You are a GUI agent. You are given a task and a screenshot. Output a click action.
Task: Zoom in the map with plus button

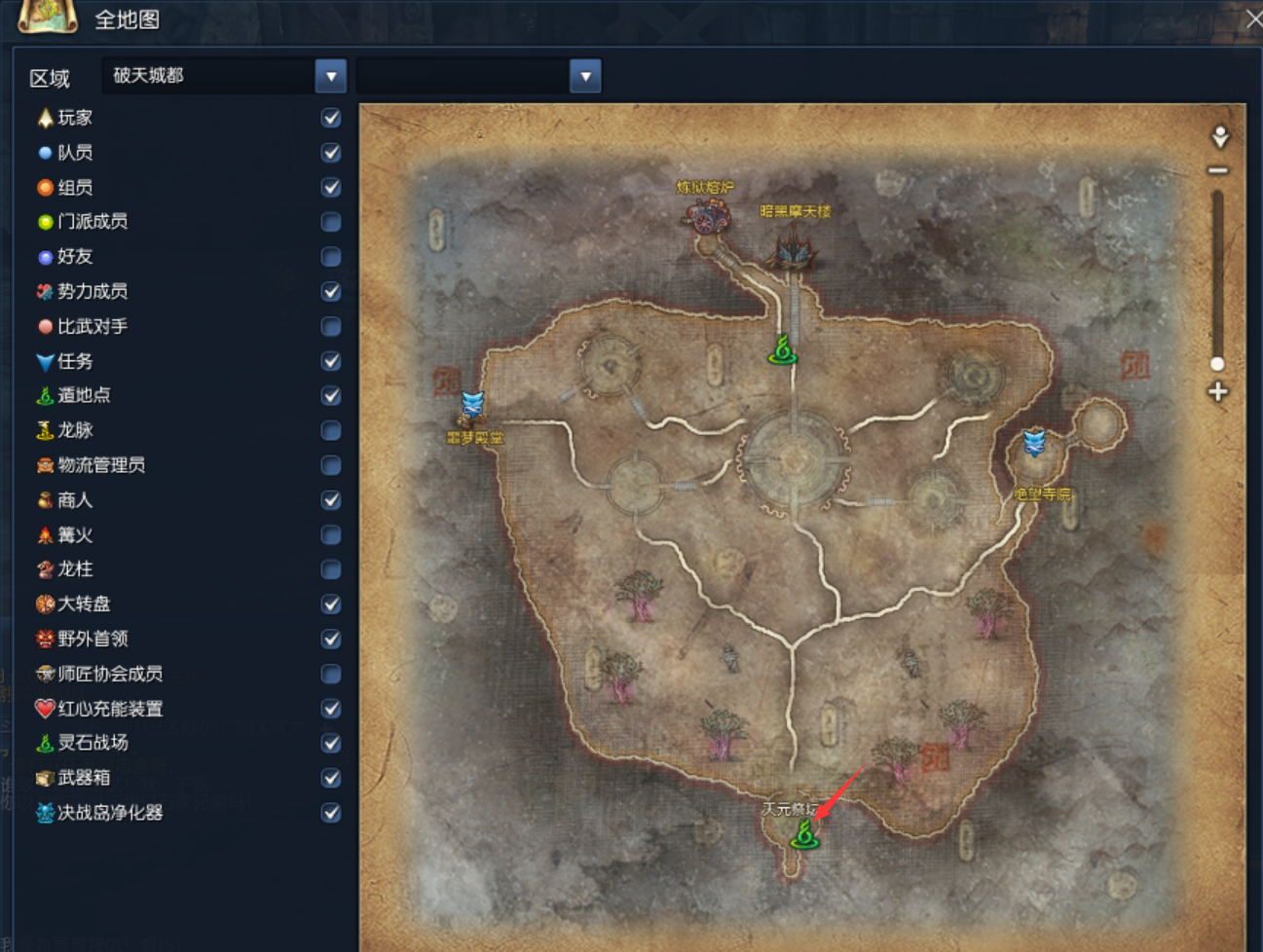1218,392
